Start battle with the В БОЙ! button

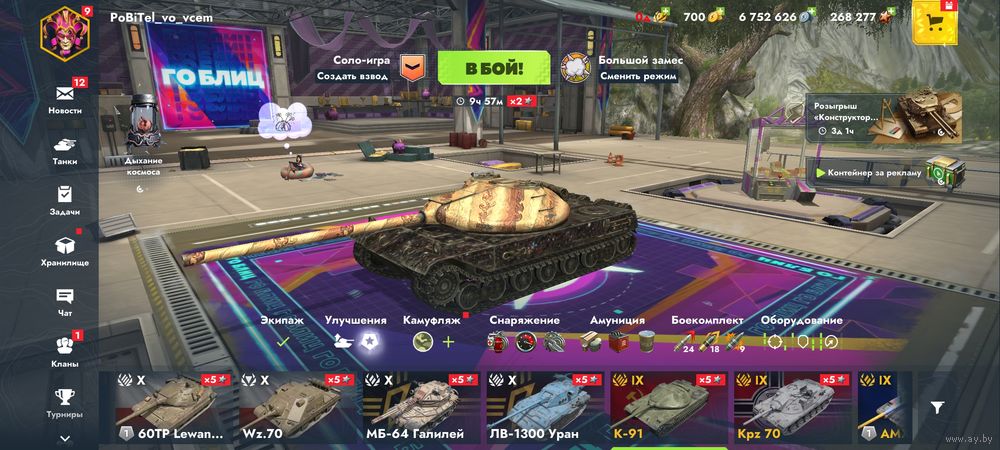(493, 67)
